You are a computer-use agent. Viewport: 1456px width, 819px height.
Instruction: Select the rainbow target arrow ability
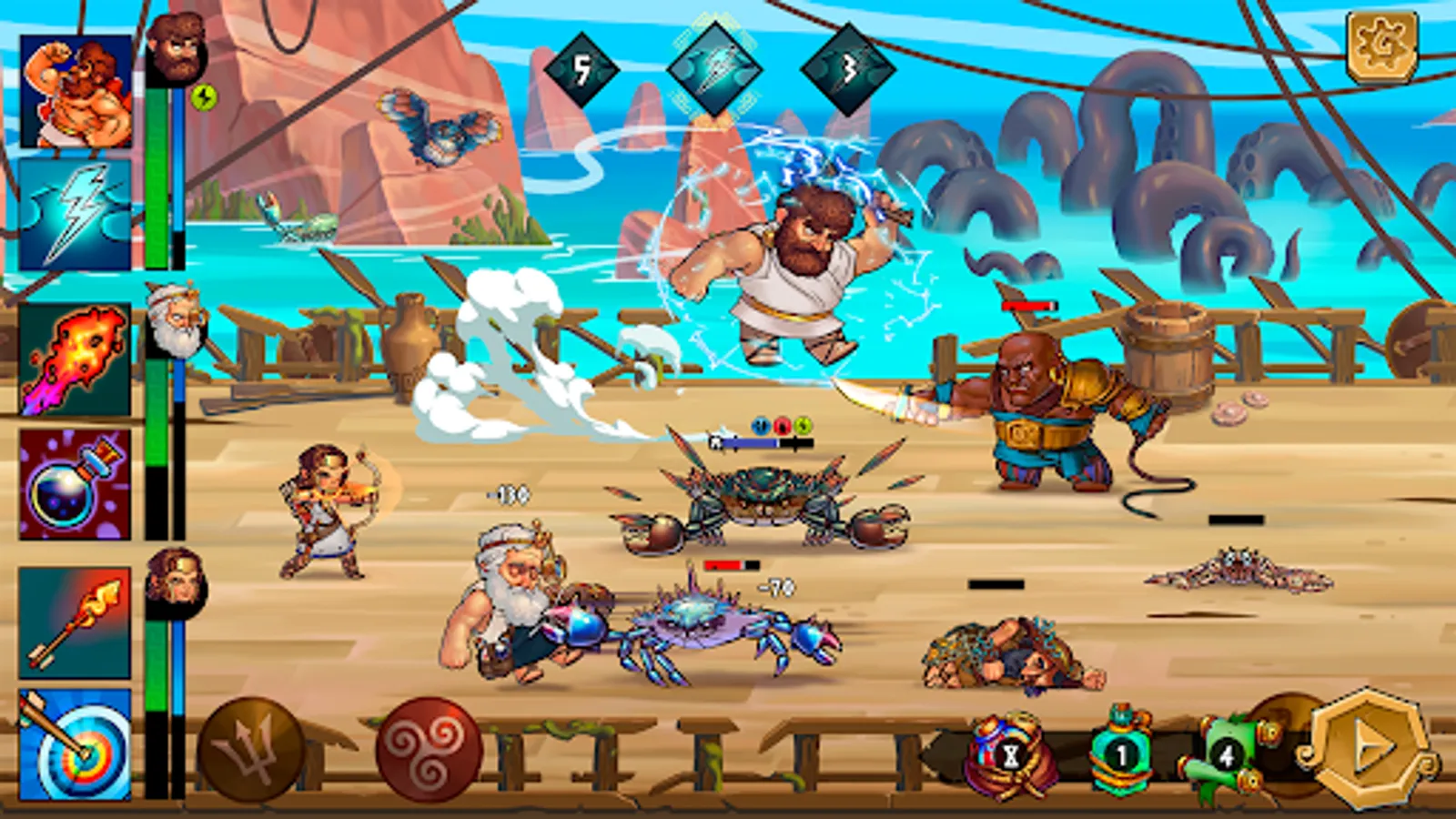tap(73, 746)
